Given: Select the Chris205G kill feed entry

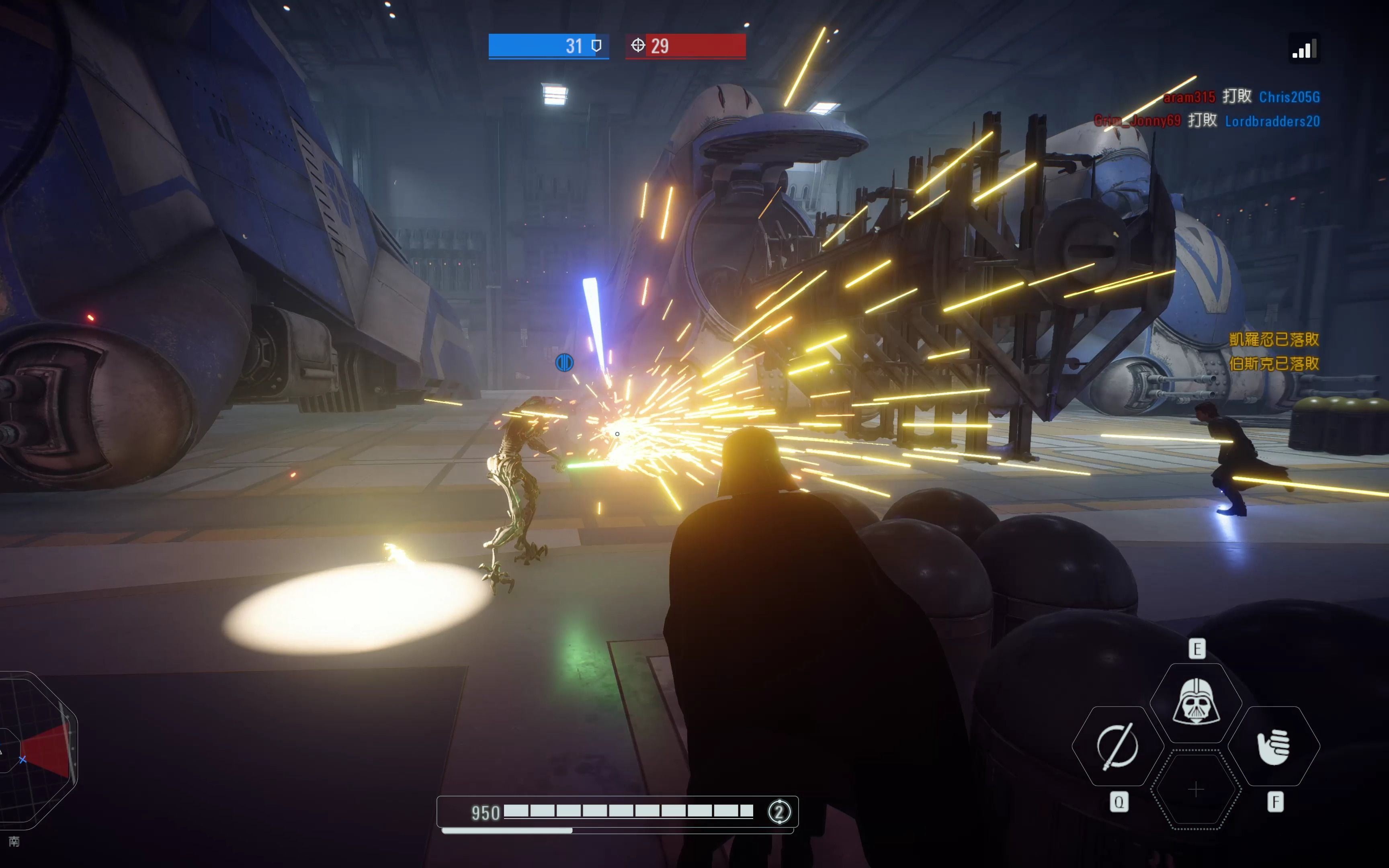Looking at the screenshot, I should pos(1289,97).
